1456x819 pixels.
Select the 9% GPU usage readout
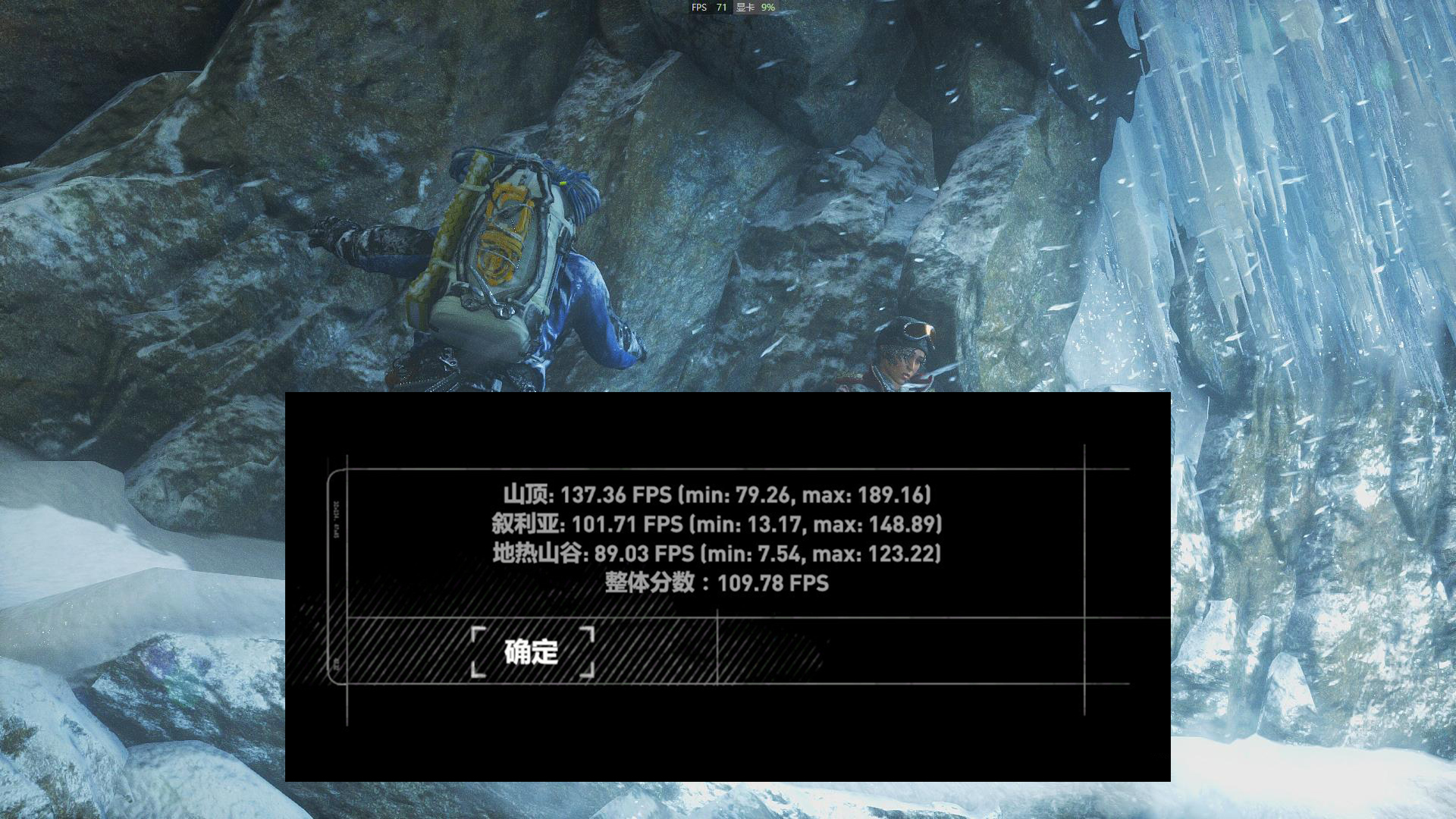(x=768, y=8)
